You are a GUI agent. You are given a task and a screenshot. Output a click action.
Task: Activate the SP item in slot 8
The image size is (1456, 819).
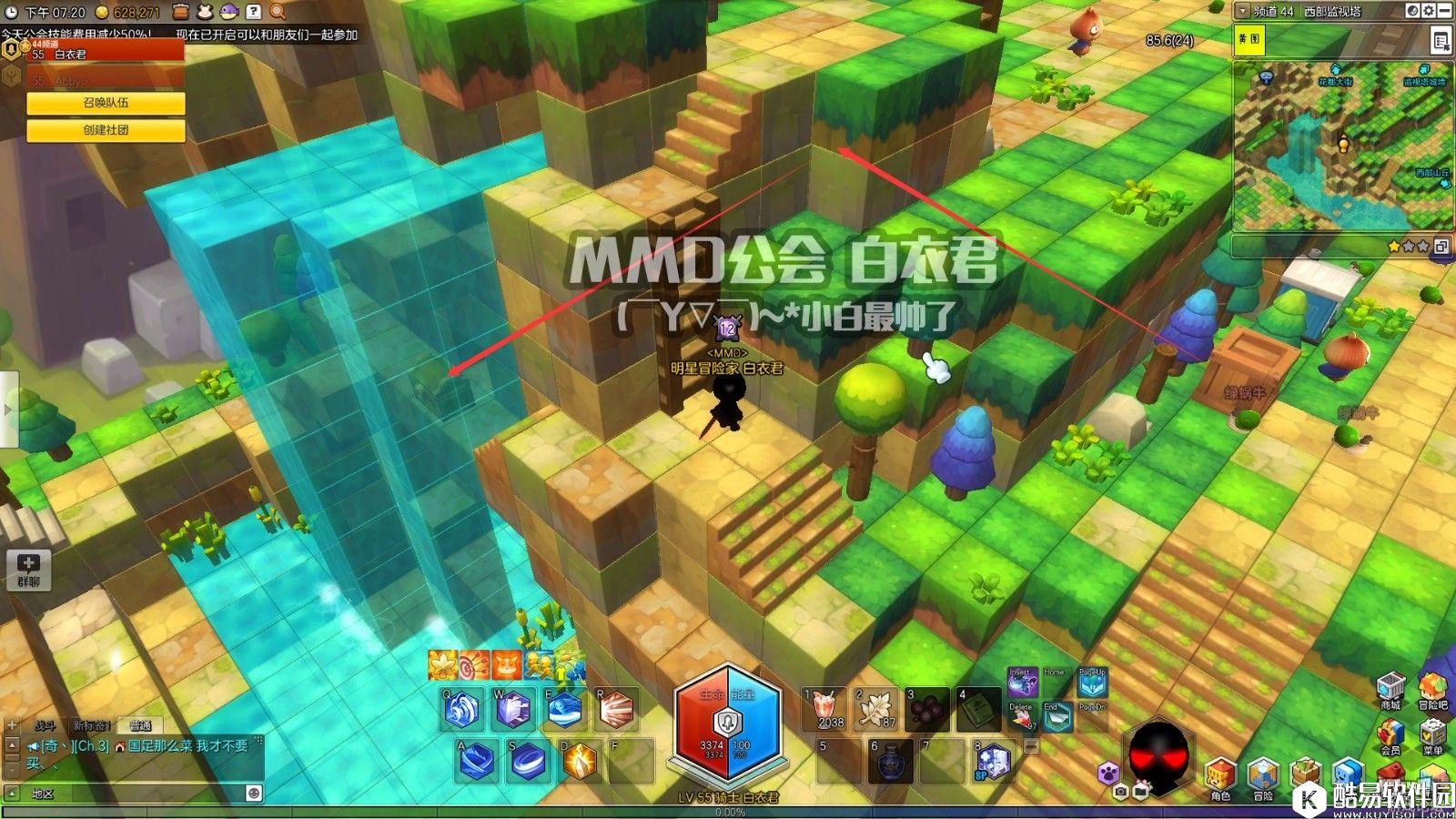pyautogui.click(x=993, y=762)
